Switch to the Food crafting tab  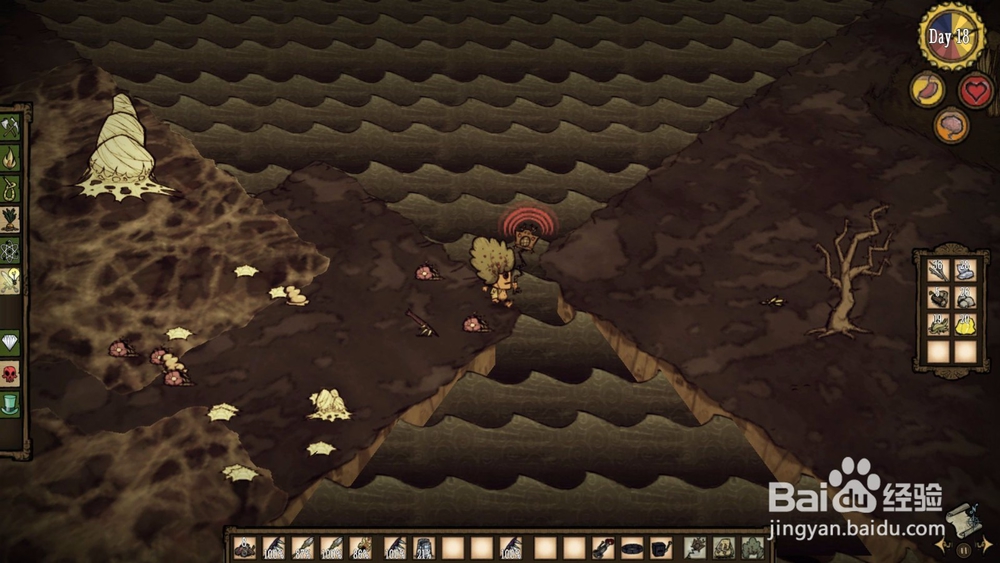[10, 219]
